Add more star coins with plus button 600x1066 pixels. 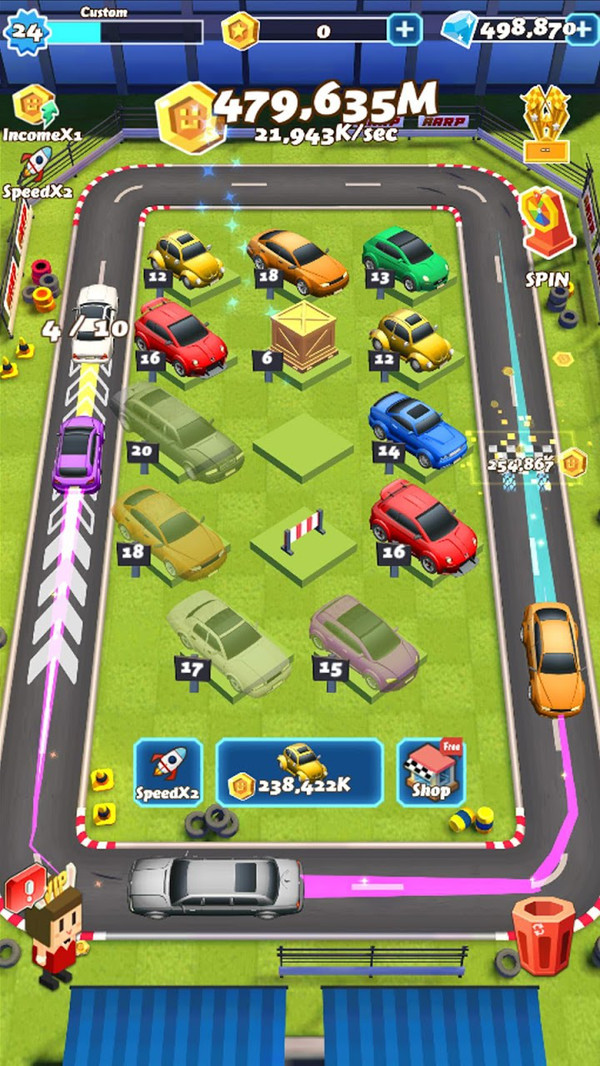404,30
